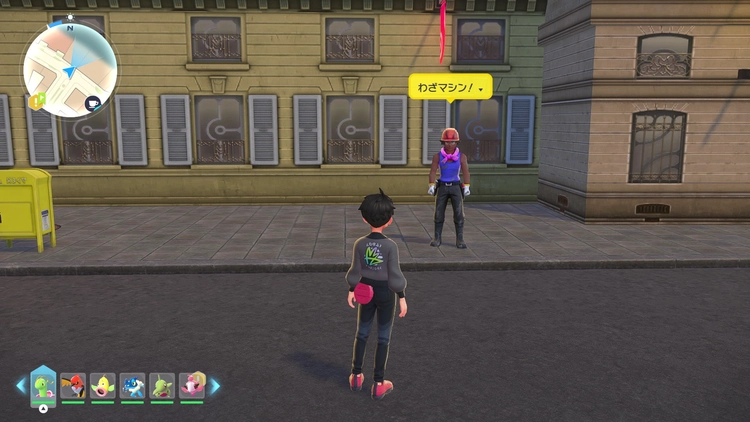Click the right arrow beside the party bar
Screen dimensions: 750x422
[x=214, y=386]
